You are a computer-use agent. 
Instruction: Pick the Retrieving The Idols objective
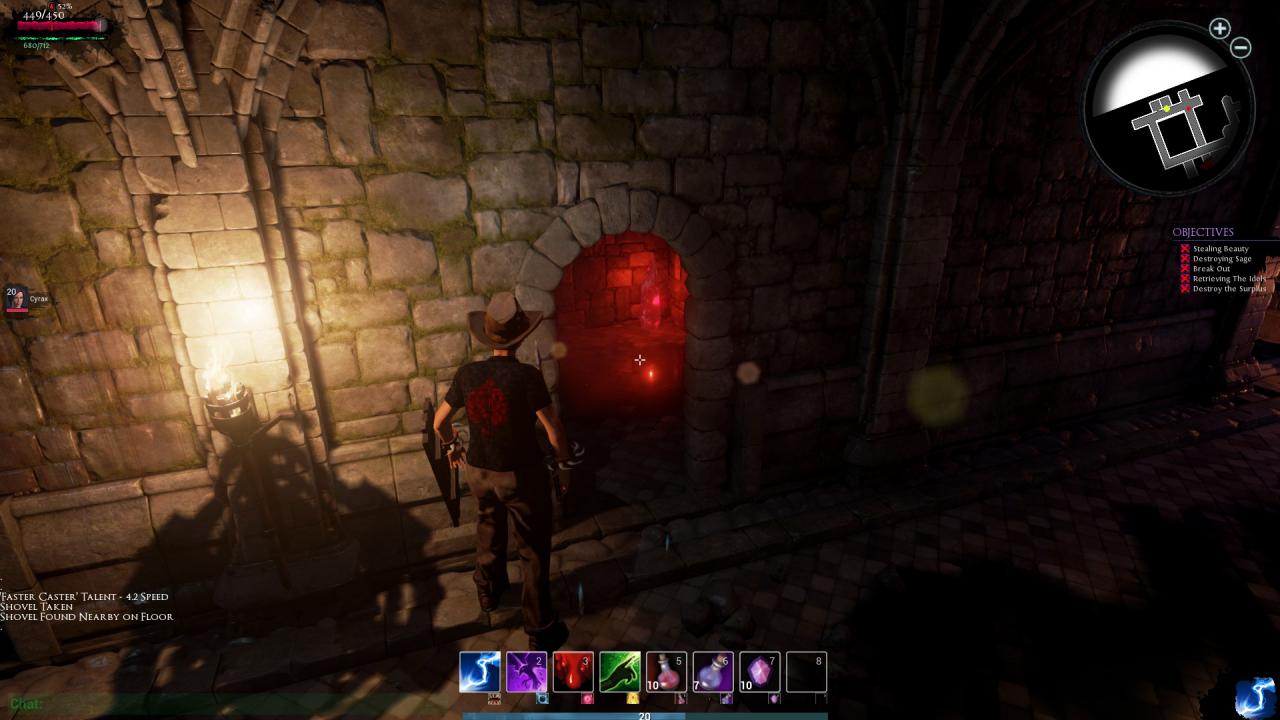pyautogui.click(x=1228, y=279)
